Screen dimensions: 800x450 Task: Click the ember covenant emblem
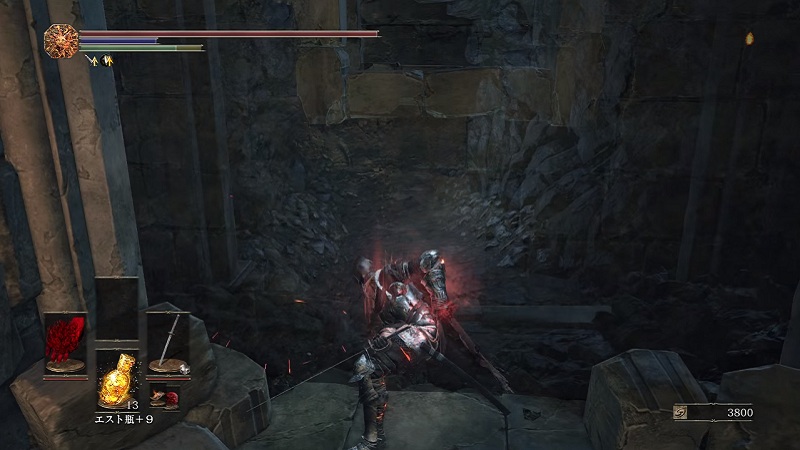(61, 42)
